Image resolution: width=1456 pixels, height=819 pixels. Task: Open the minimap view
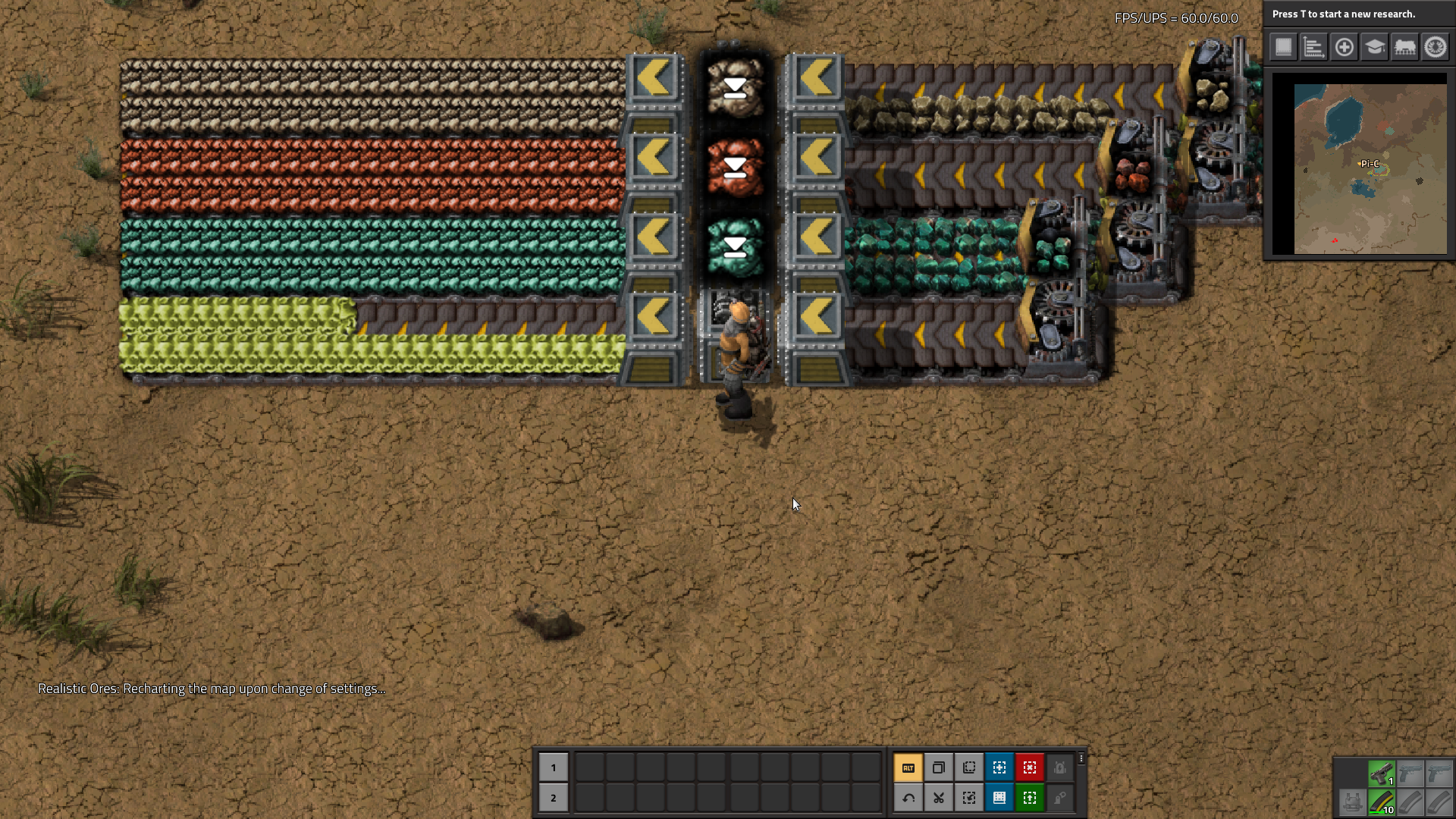coord(1359,168)
